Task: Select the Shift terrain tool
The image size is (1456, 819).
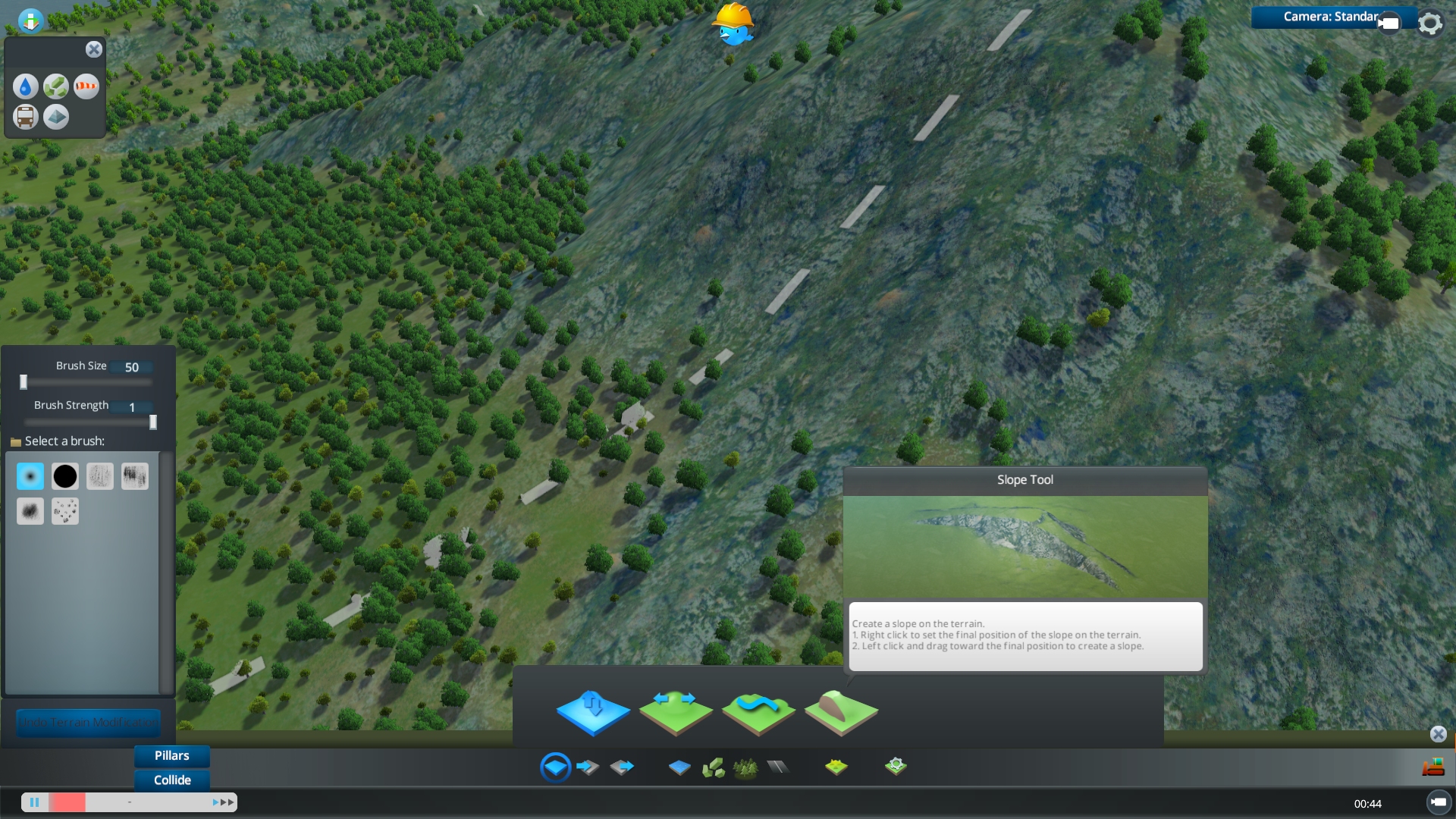Action: [x=593, y=711]
